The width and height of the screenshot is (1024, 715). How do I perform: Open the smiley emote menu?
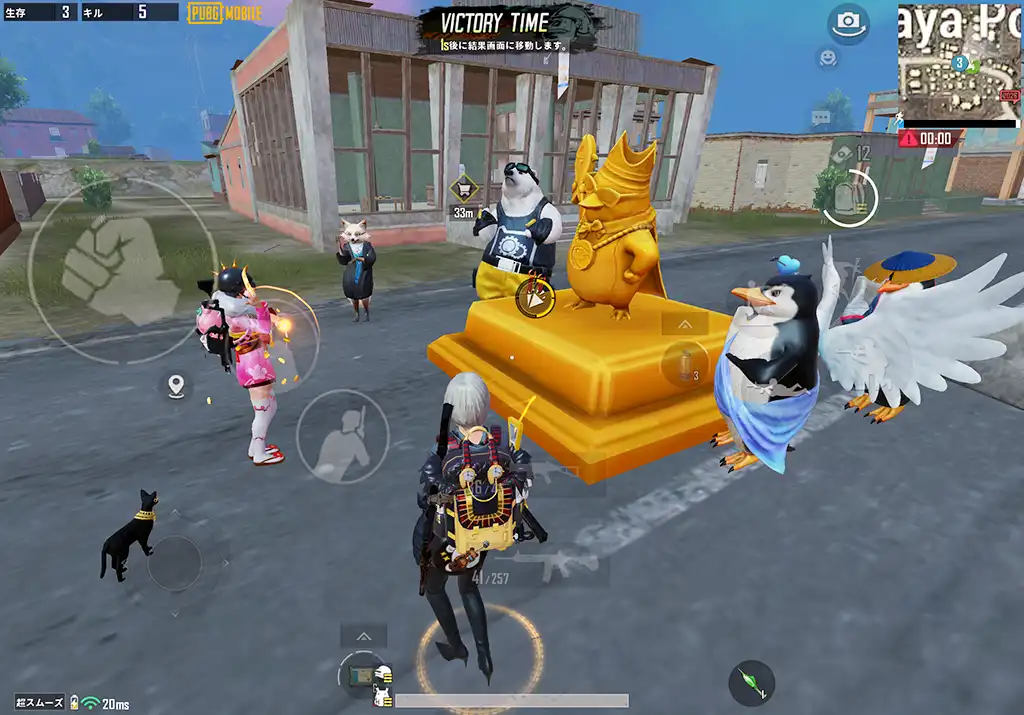827,58
